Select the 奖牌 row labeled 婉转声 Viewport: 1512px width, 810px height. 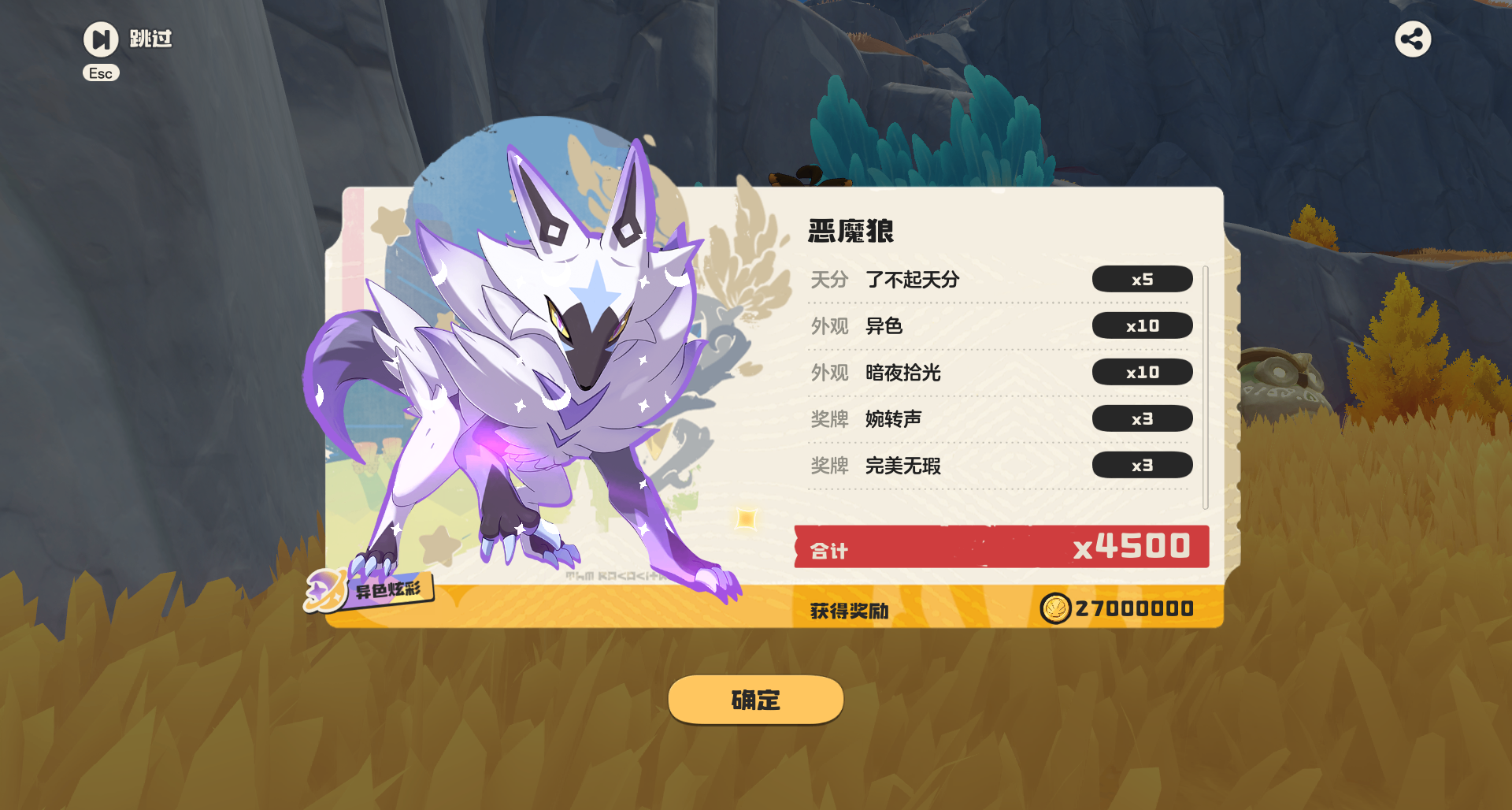[893, 419]
